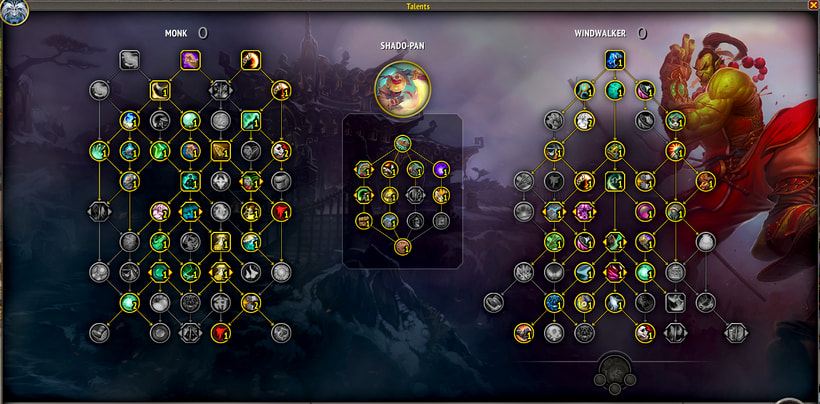Click the Monk class portrait icon
Image resolution: width=820 pixels, height=404 pixels.
pos(14,11)
